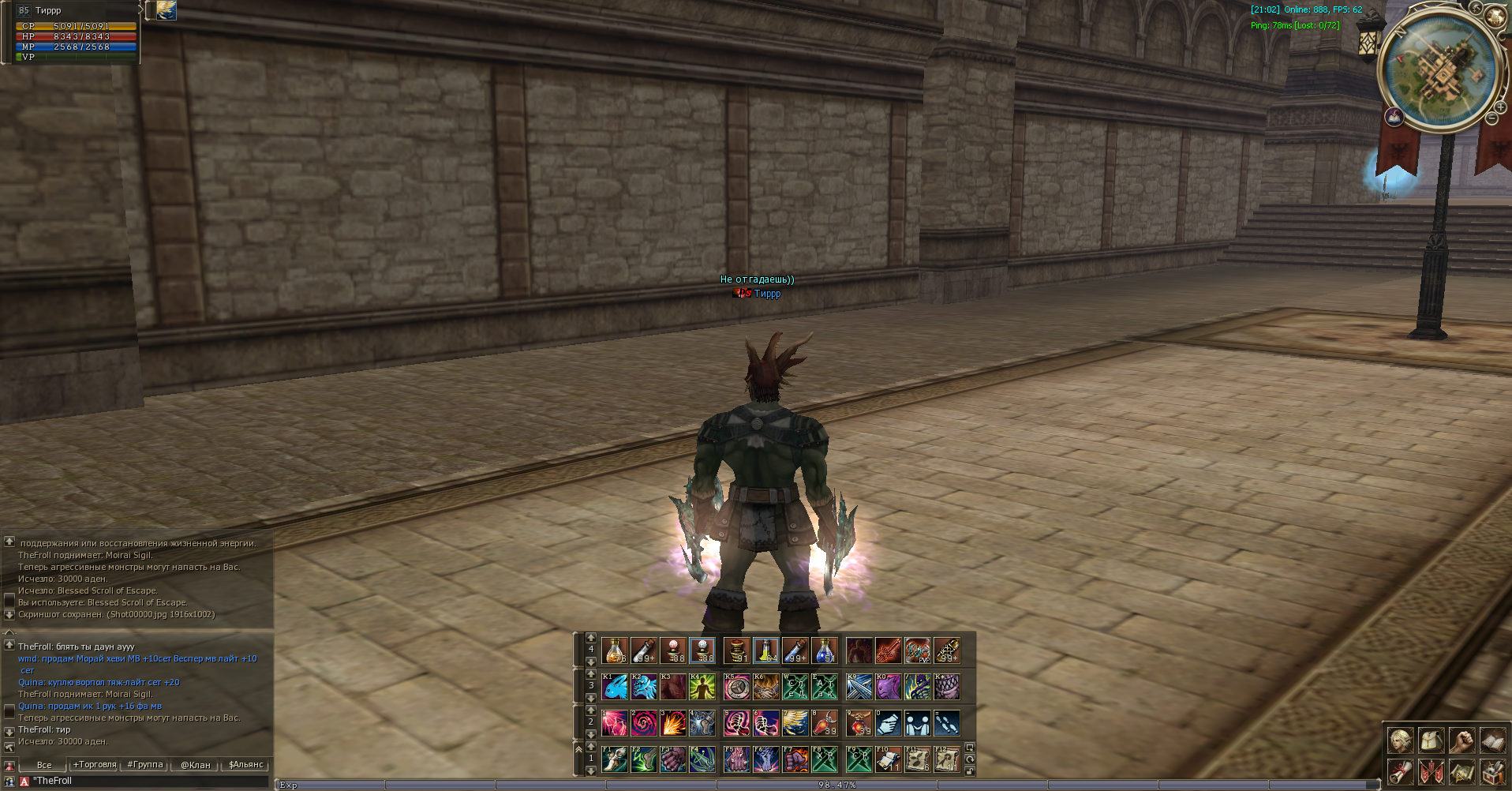Open the #Группа chat tab
The width and height of the screenshot is (1512, 791).
145,764
